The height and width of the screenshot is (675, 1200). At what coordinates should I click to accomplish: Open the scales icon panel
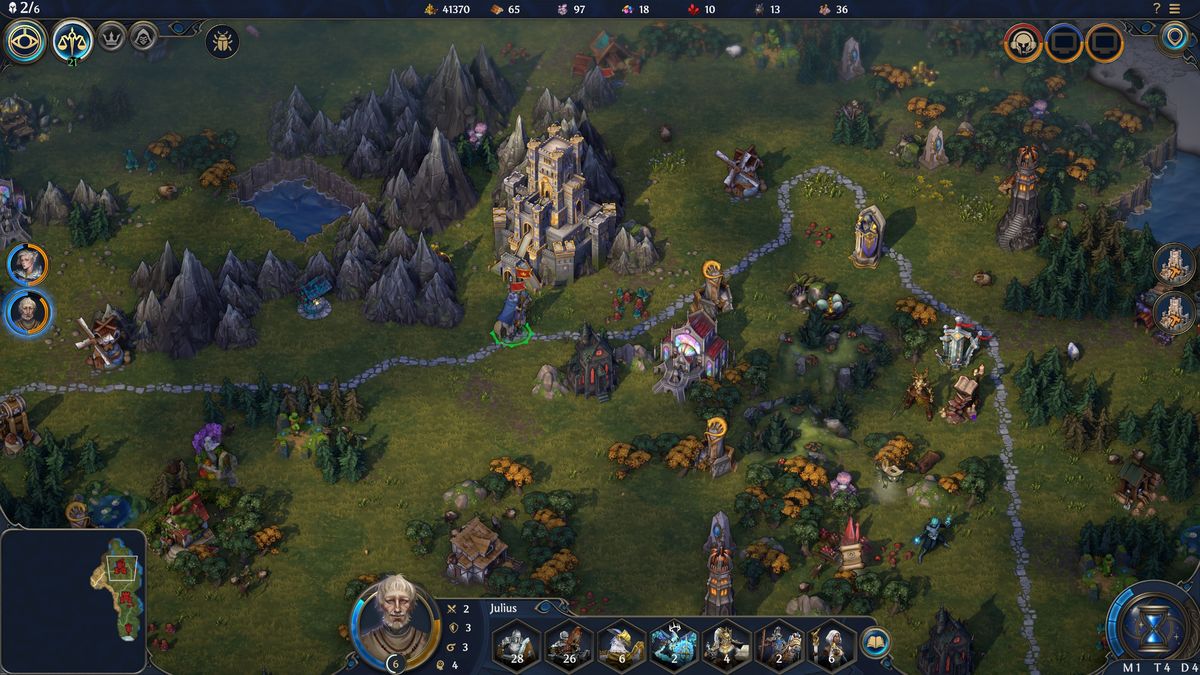point(73,41)
